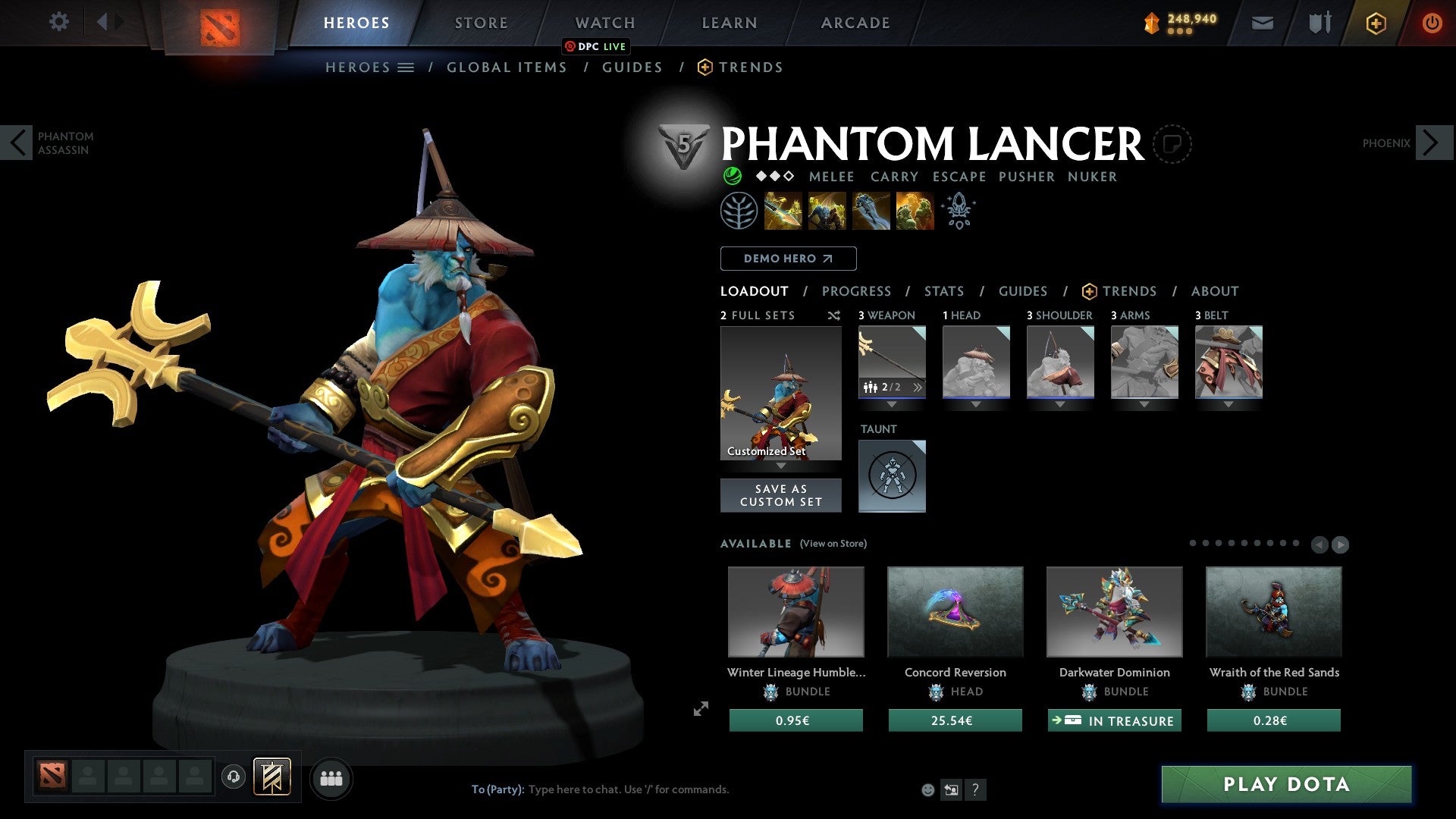Open the settings gear icon
This screenshot has height=819, width=1456.
click(x=58, y=22)
